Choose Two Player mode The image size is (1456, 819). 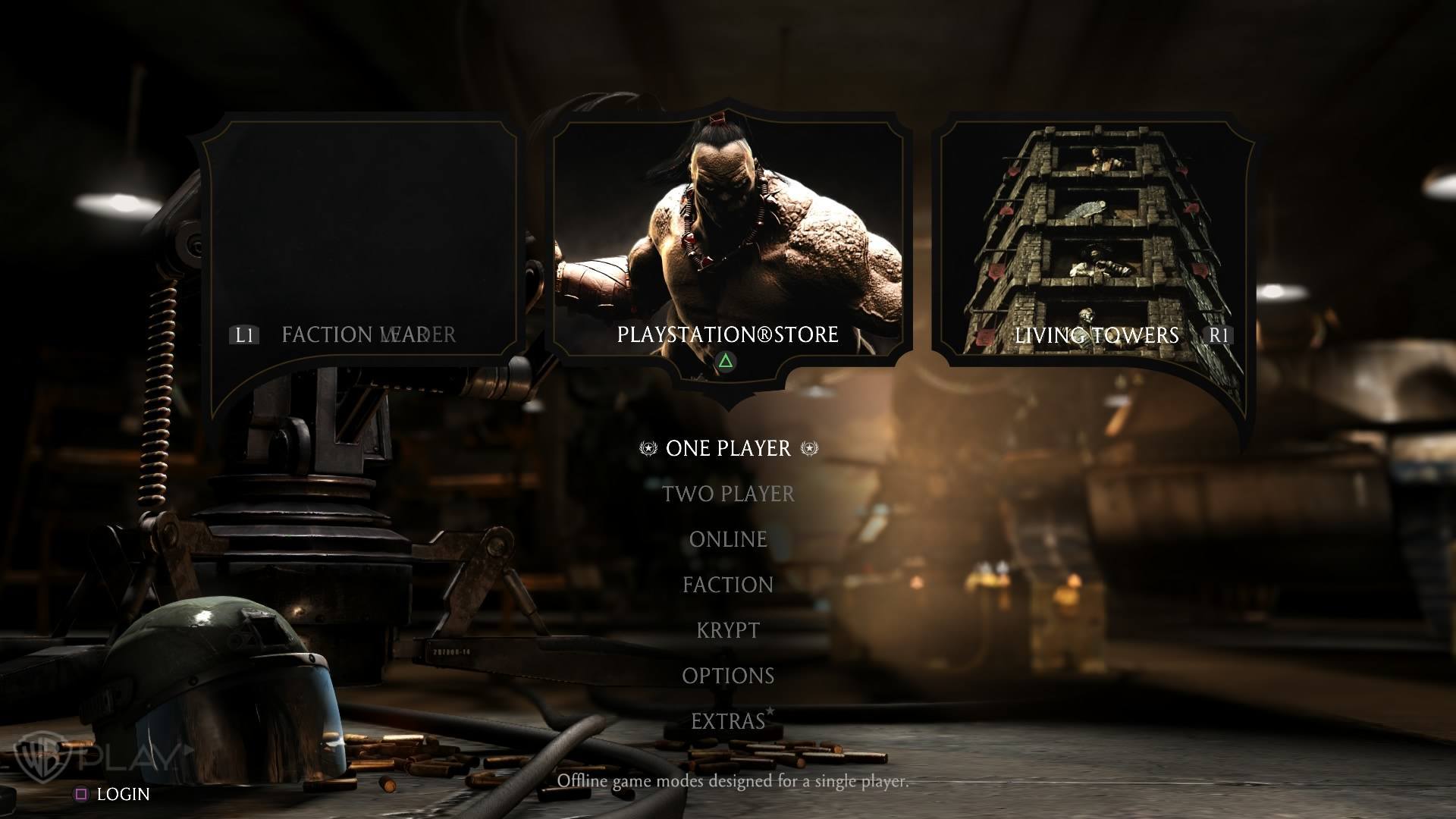(x=728, y=494)
